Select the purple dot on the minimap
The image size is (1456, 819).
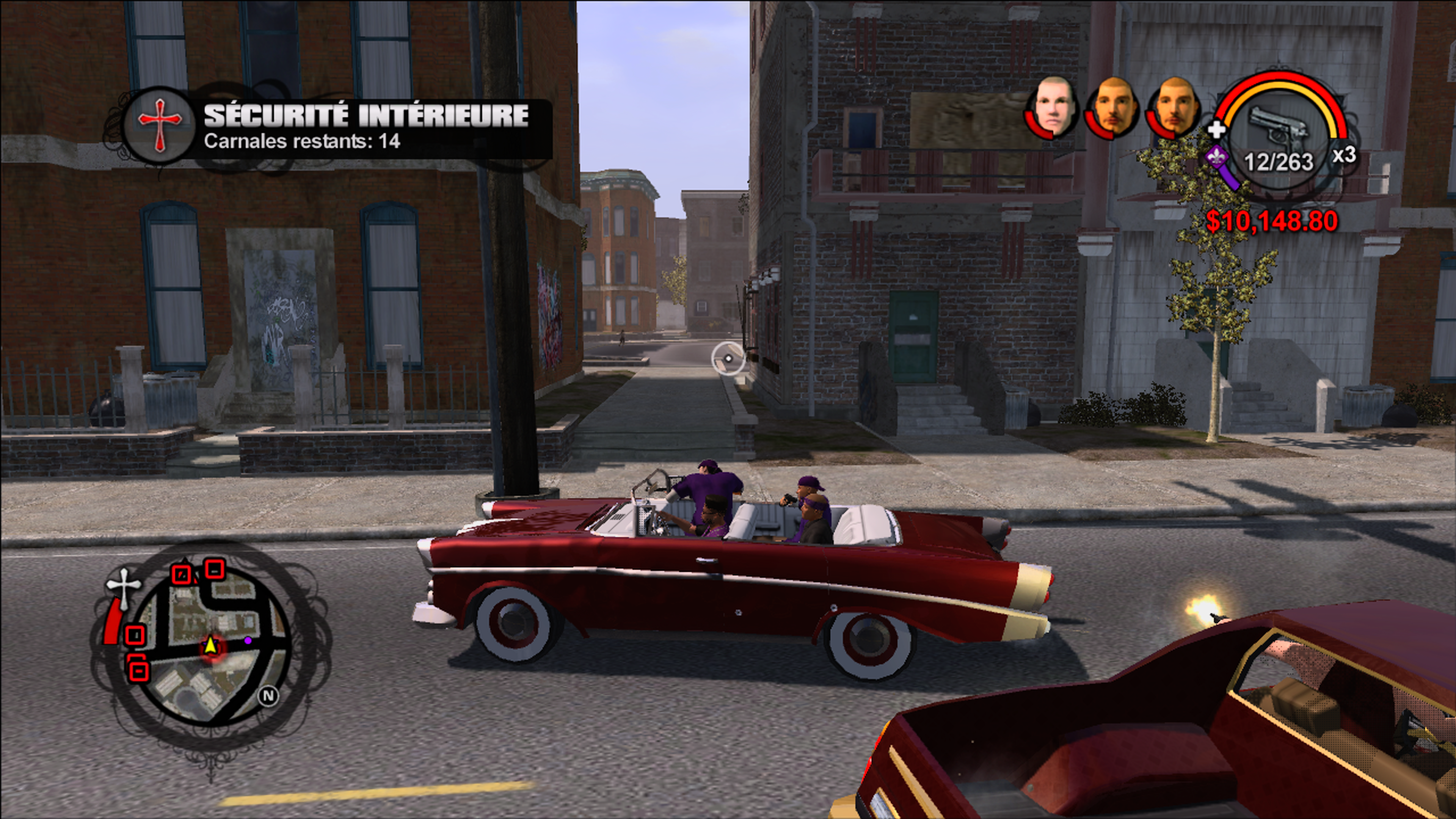tap(248, 640)
